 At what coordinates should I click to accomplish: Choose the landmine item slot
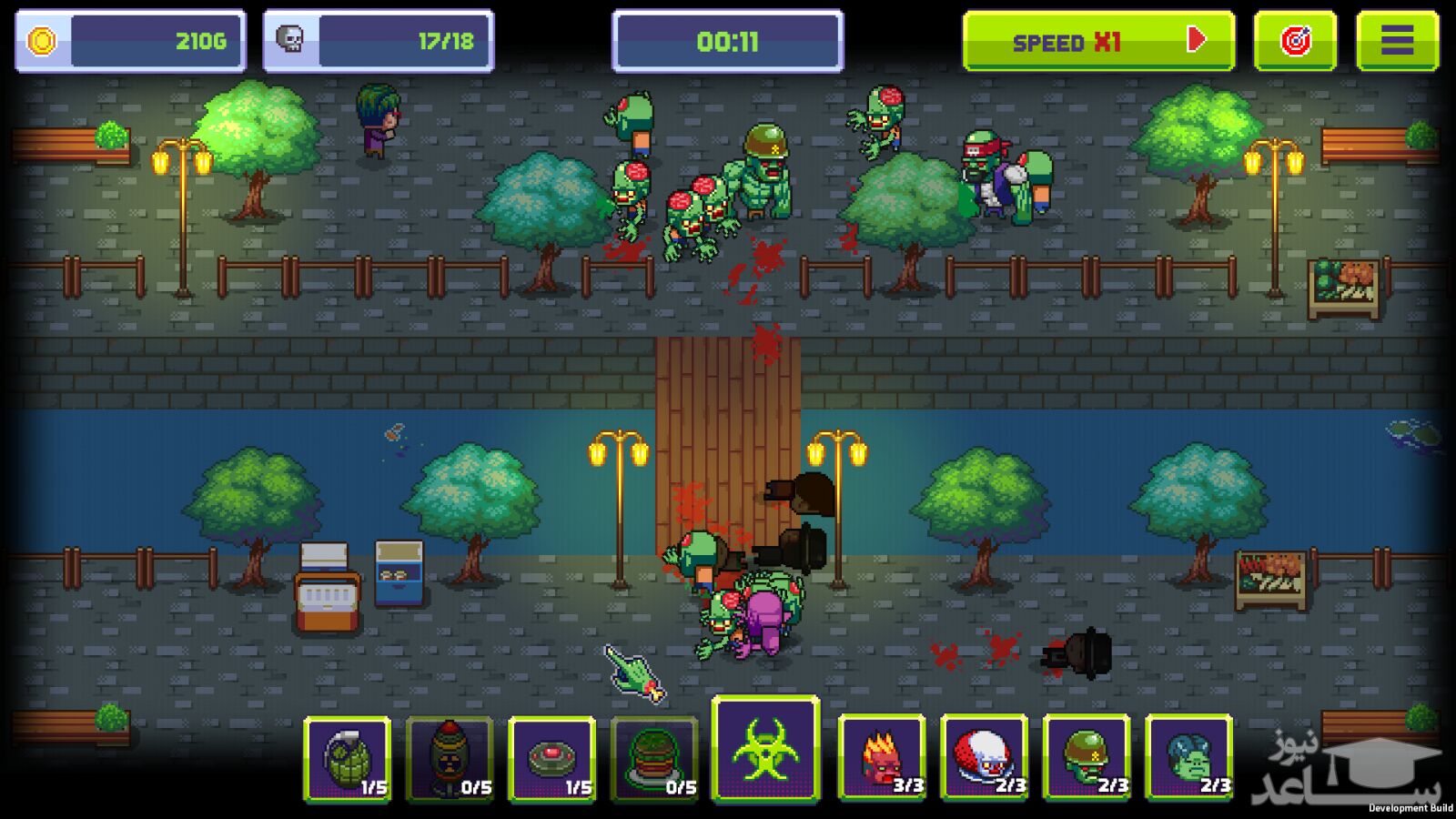click(552, 758)
